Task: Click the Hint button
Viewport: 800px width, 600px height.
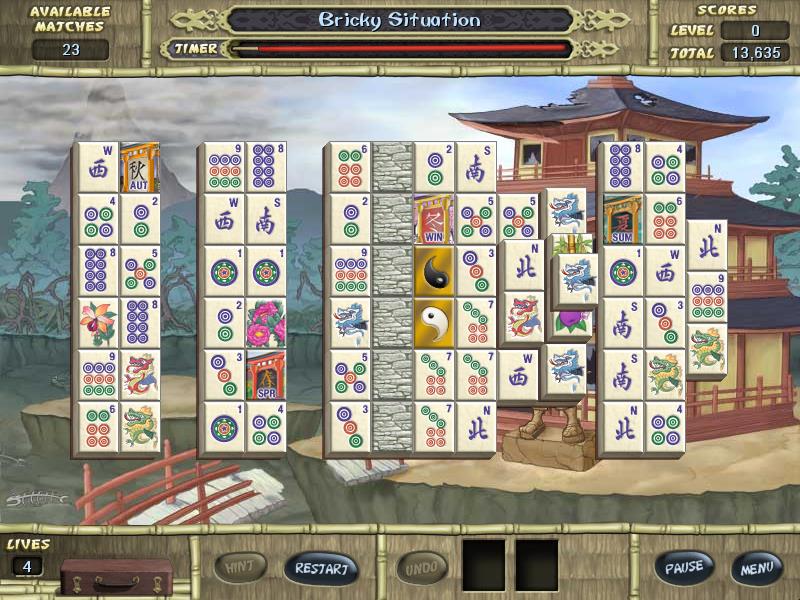Action: point(240,568)
